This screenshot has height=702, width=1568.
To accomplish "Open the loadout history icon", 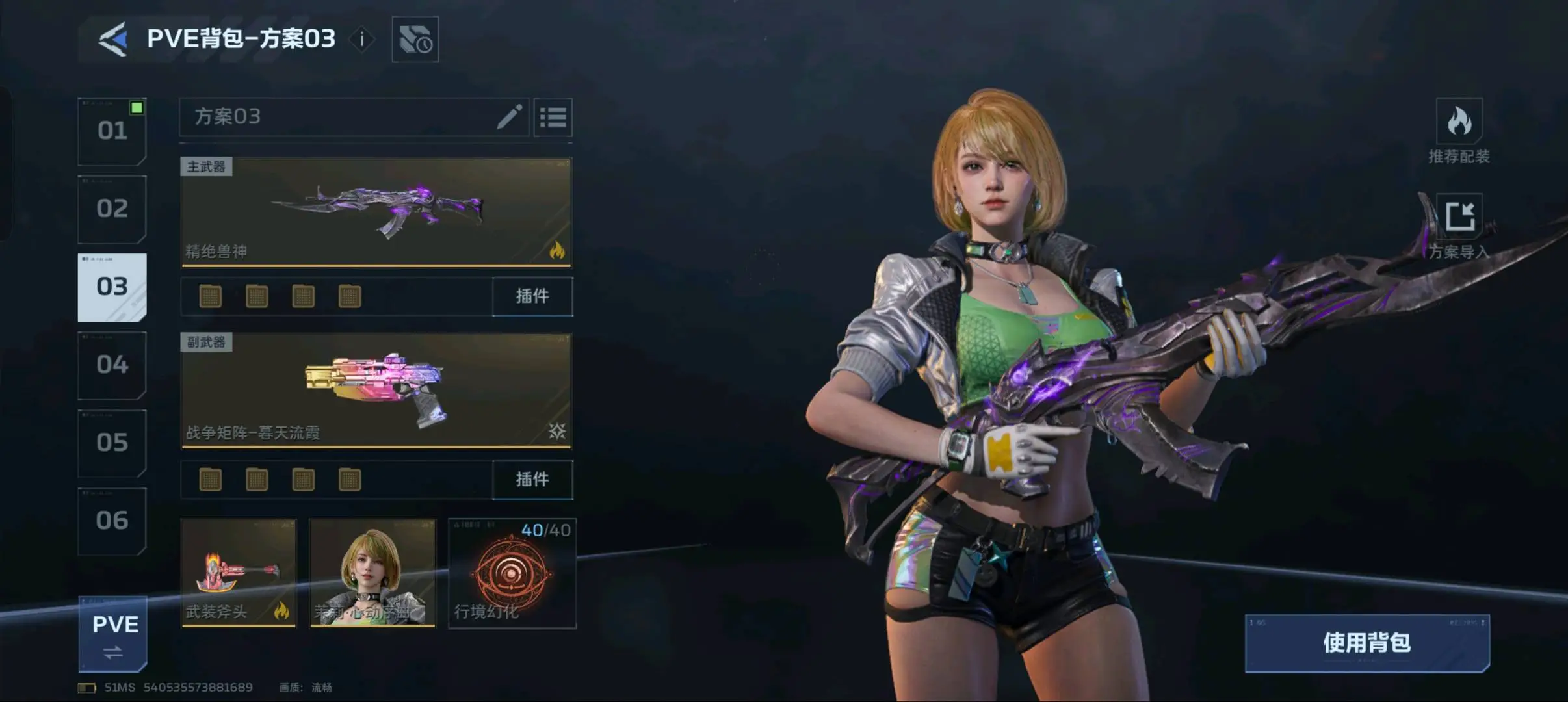I will (x=415, y=40).
